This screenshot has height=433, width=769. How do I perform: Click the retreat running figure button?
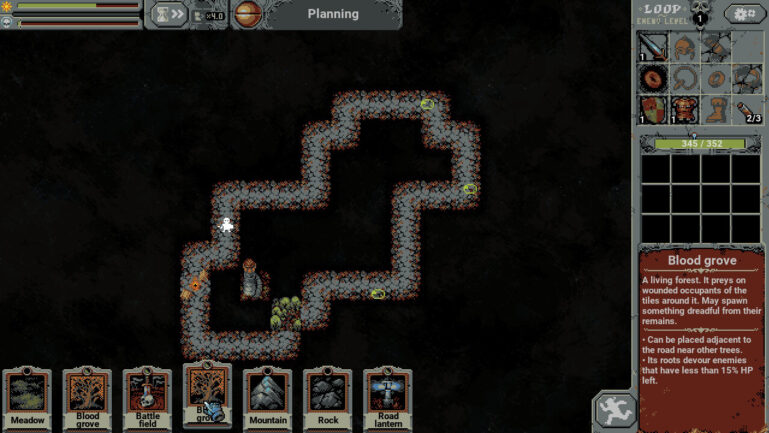[614, 410]
